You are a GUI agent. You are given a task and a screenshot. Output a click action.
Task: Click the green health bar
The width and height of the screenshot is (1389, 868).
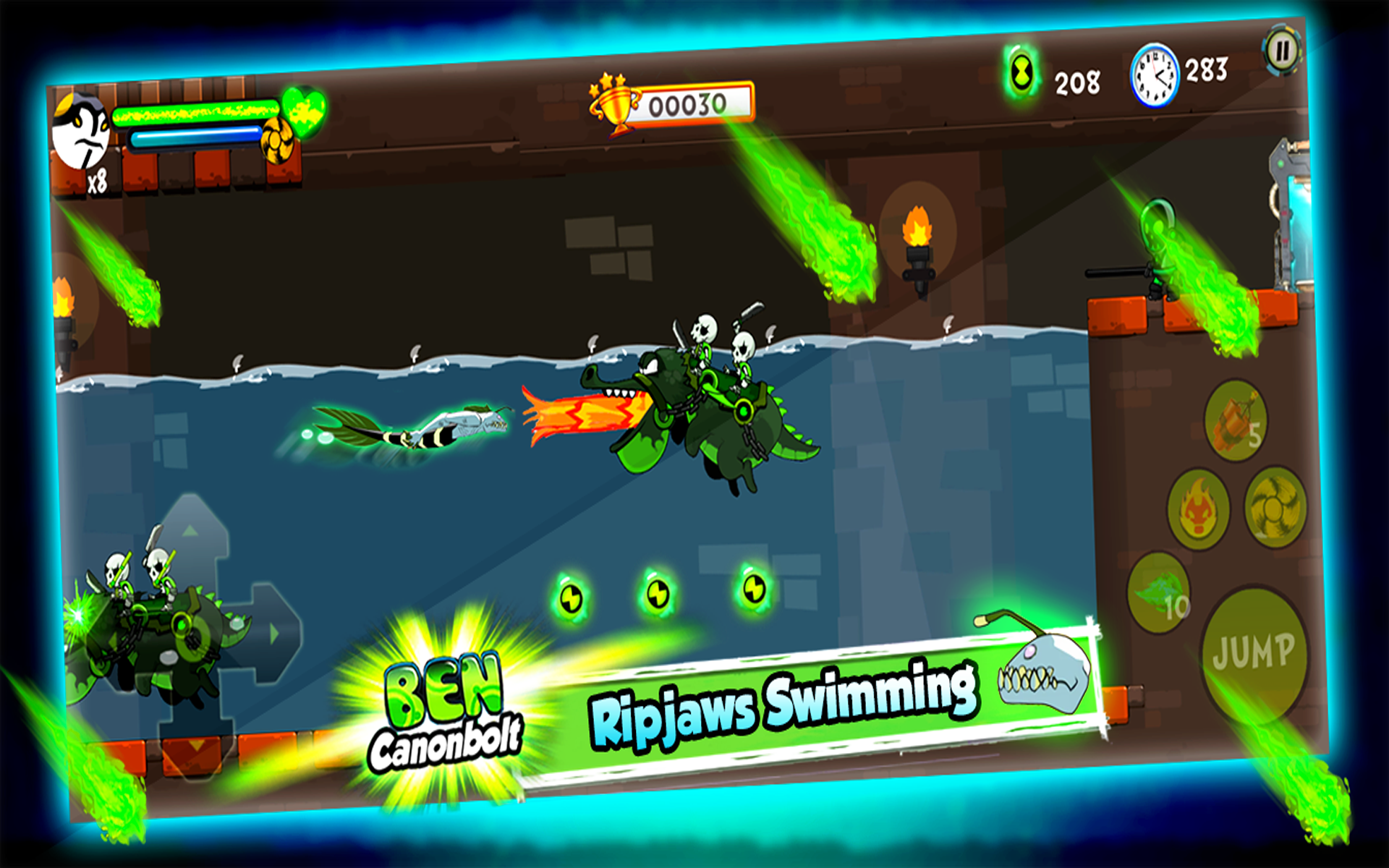coord(195,114)
